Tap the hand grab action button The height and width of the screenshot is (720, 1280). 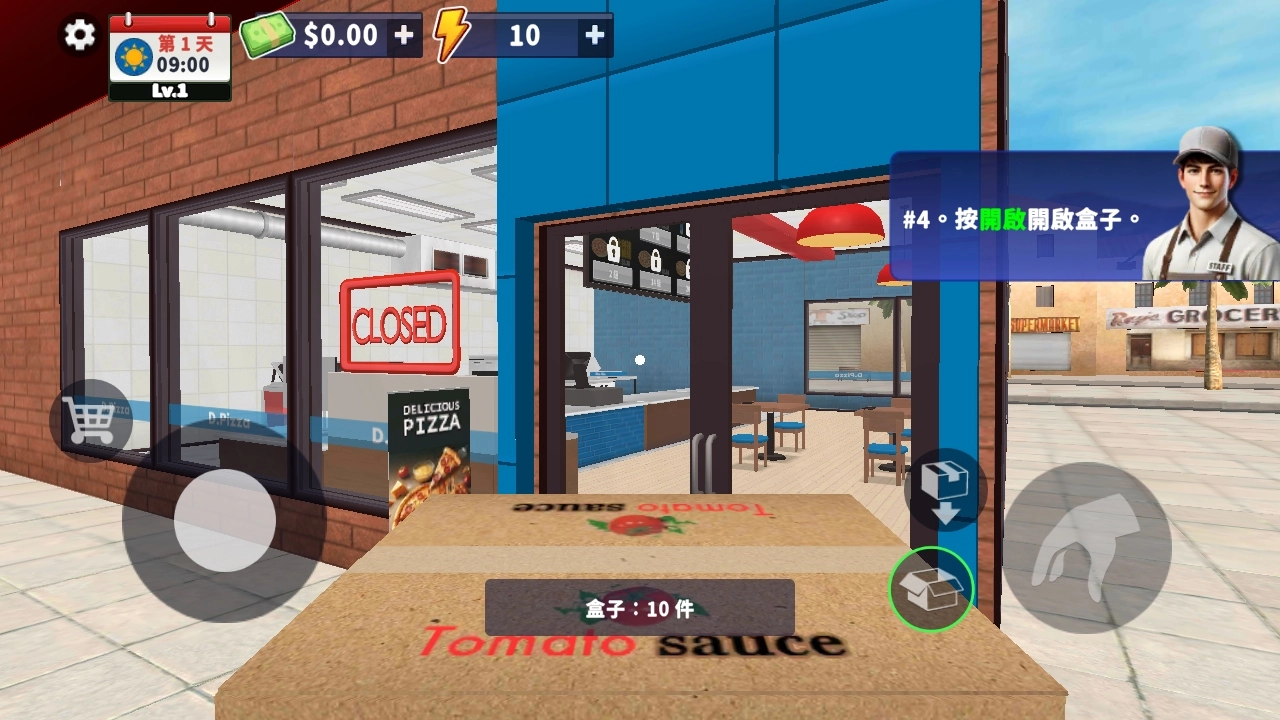(x=1086, y=547)
